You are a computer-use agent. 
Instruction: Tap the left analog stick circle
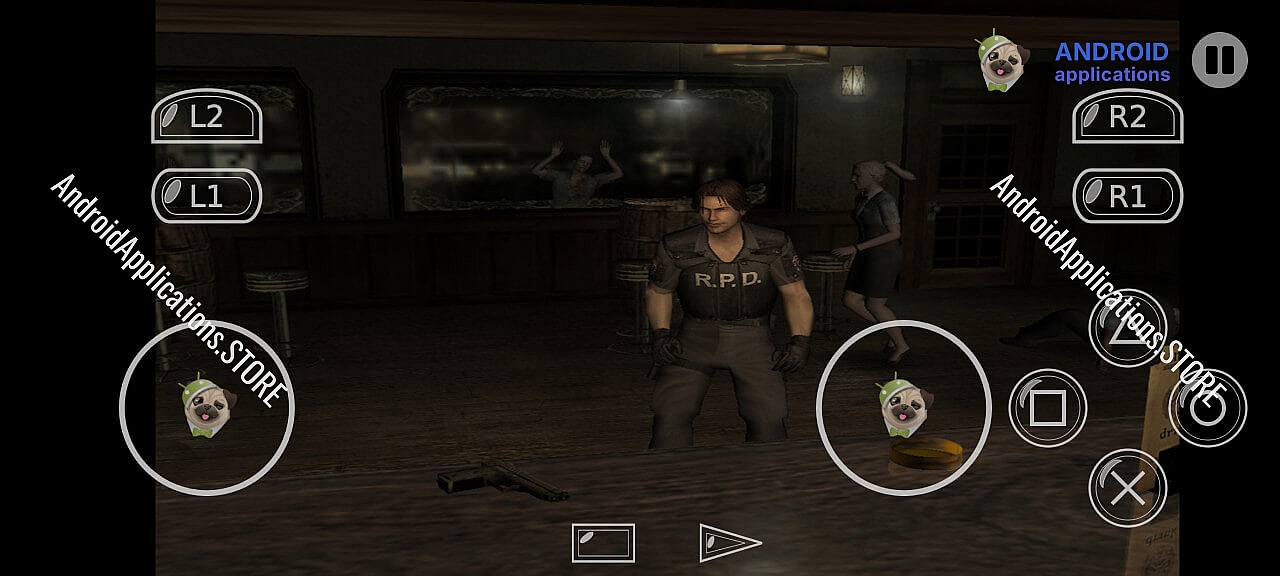pos(207,408)
